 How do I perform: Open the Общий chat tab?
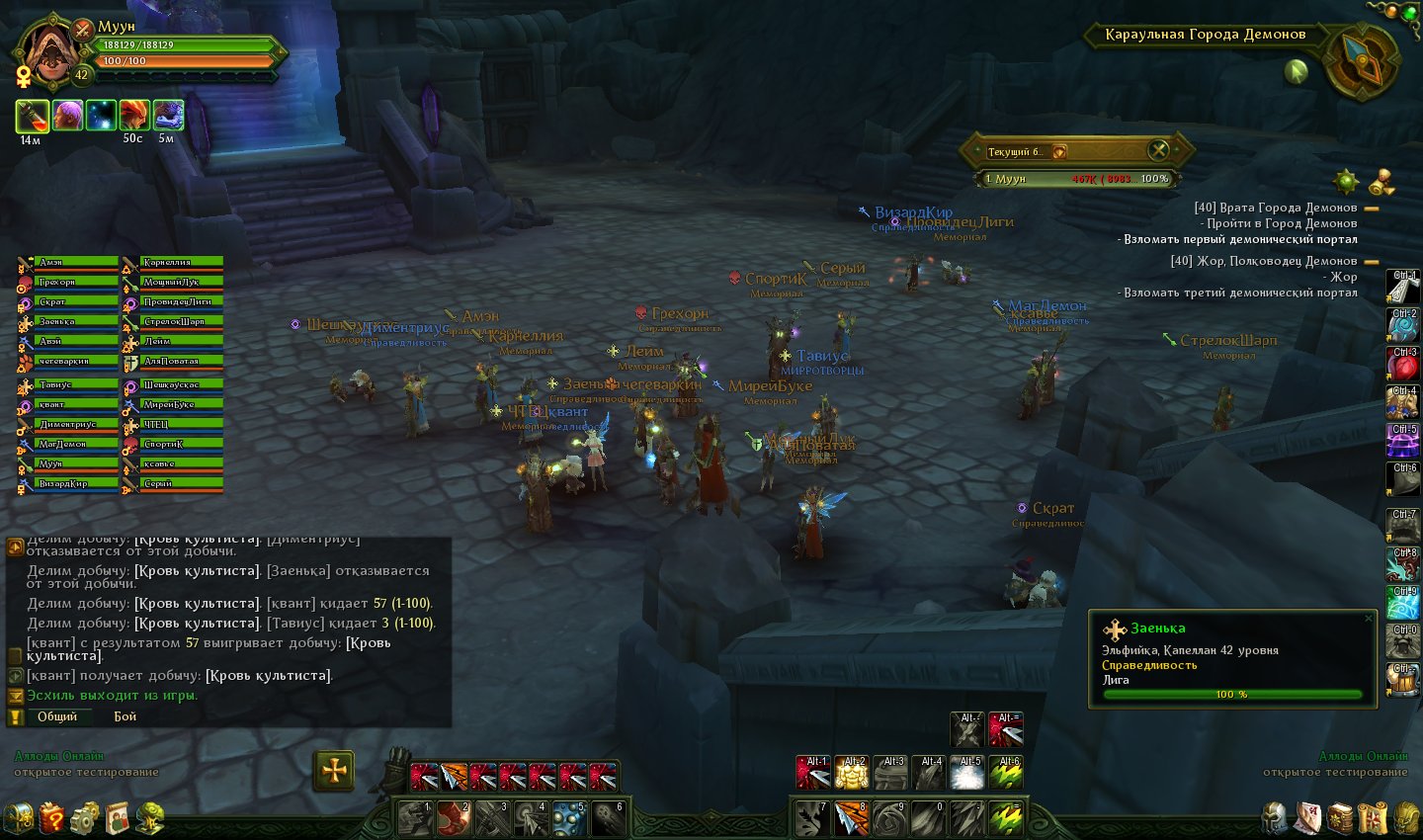click(x=56, y=716)
